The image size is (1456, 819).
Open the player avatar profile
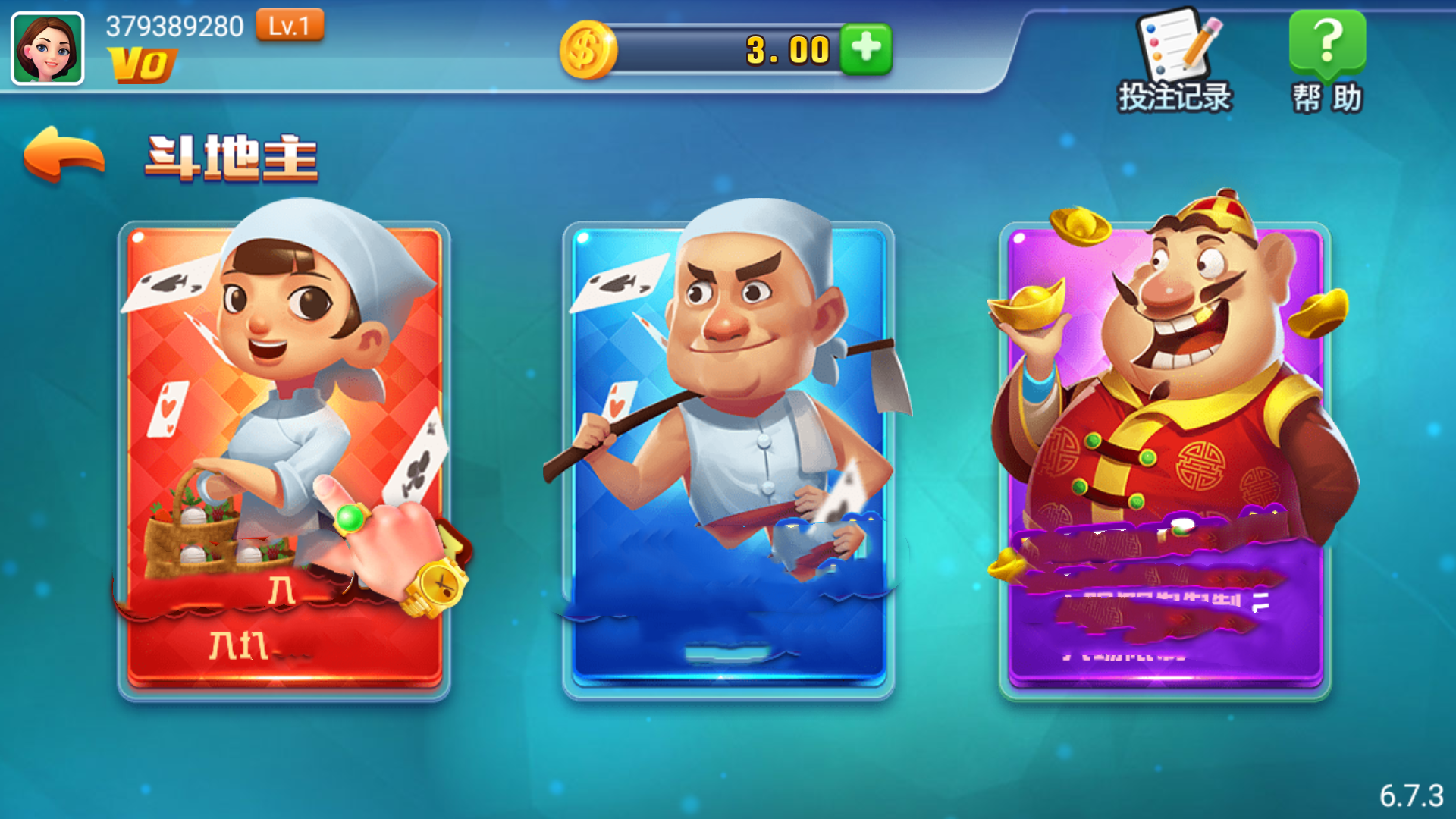pos(48,49)
